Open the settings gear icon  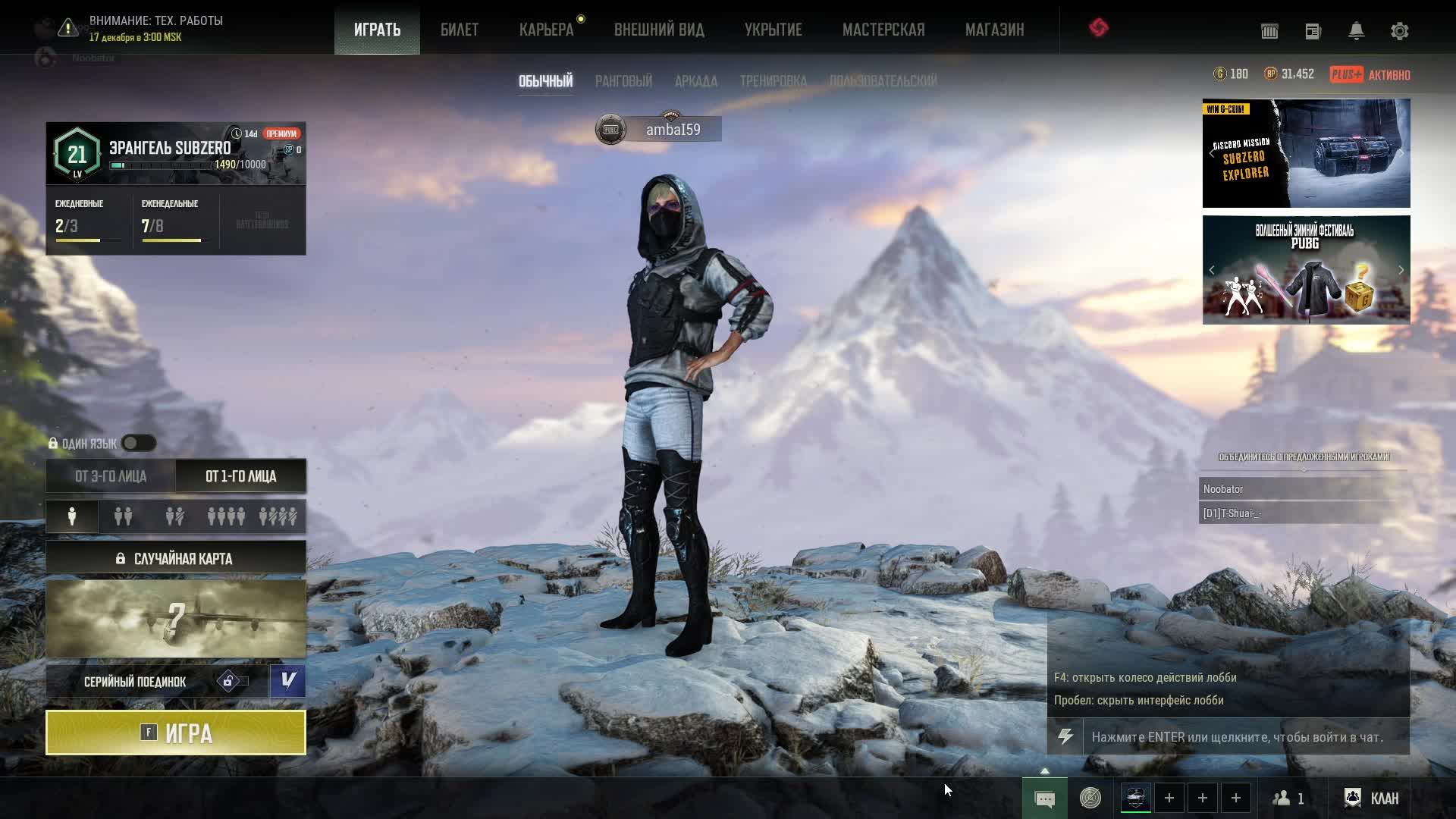(x=1399, y=31)
